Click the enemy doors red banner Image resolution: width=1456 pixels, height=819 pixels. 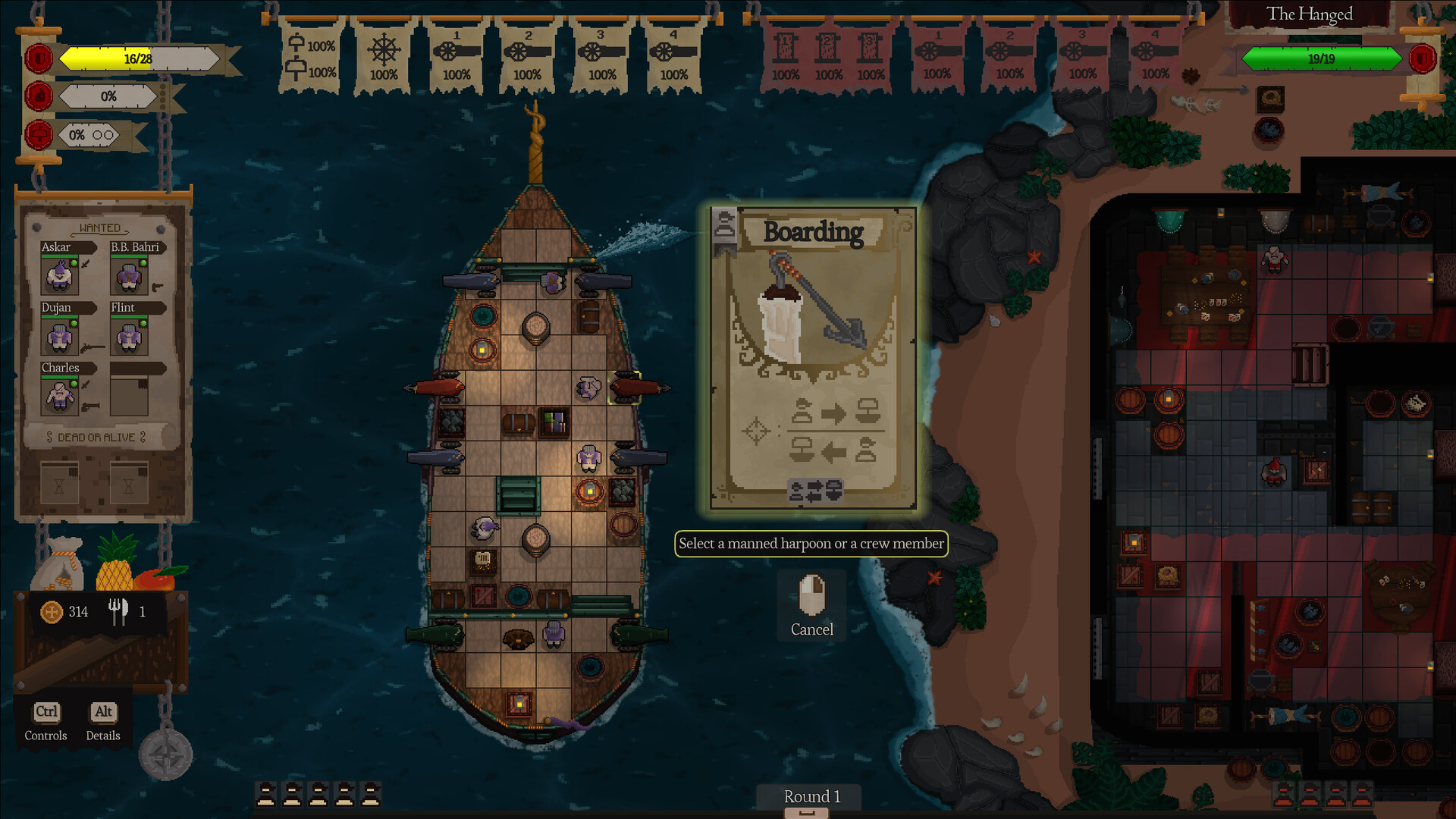click(827, 58)
